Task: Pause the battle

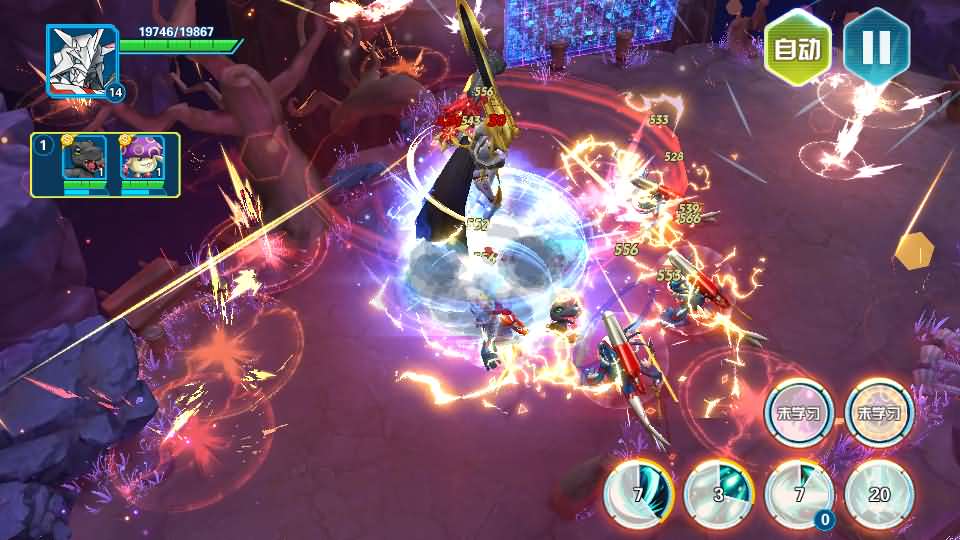Action: pos(876,47)
